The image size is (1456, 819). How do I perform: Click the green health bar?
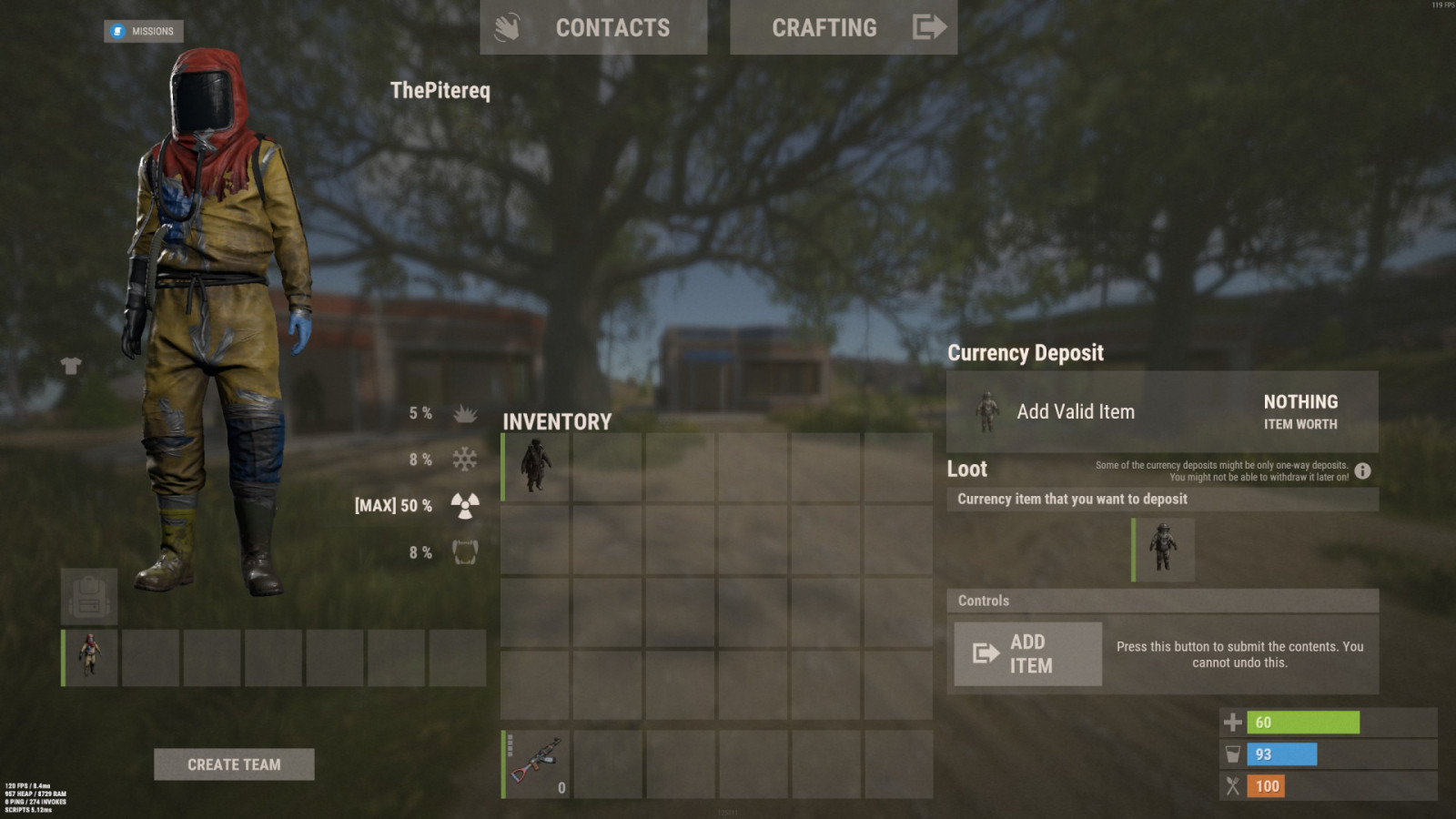[x=1301, y=723]
